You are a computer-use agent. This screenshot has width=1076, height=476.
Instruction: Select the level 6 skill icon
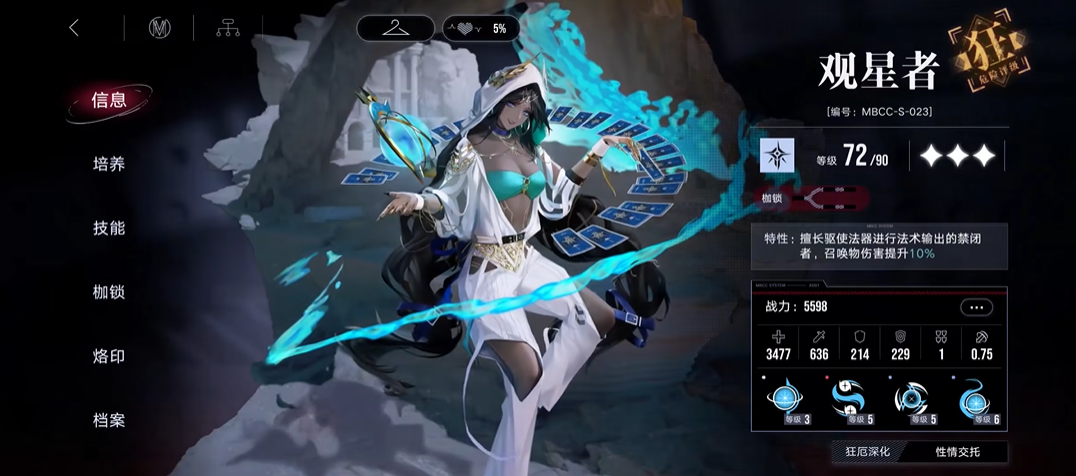click(975, 402)
